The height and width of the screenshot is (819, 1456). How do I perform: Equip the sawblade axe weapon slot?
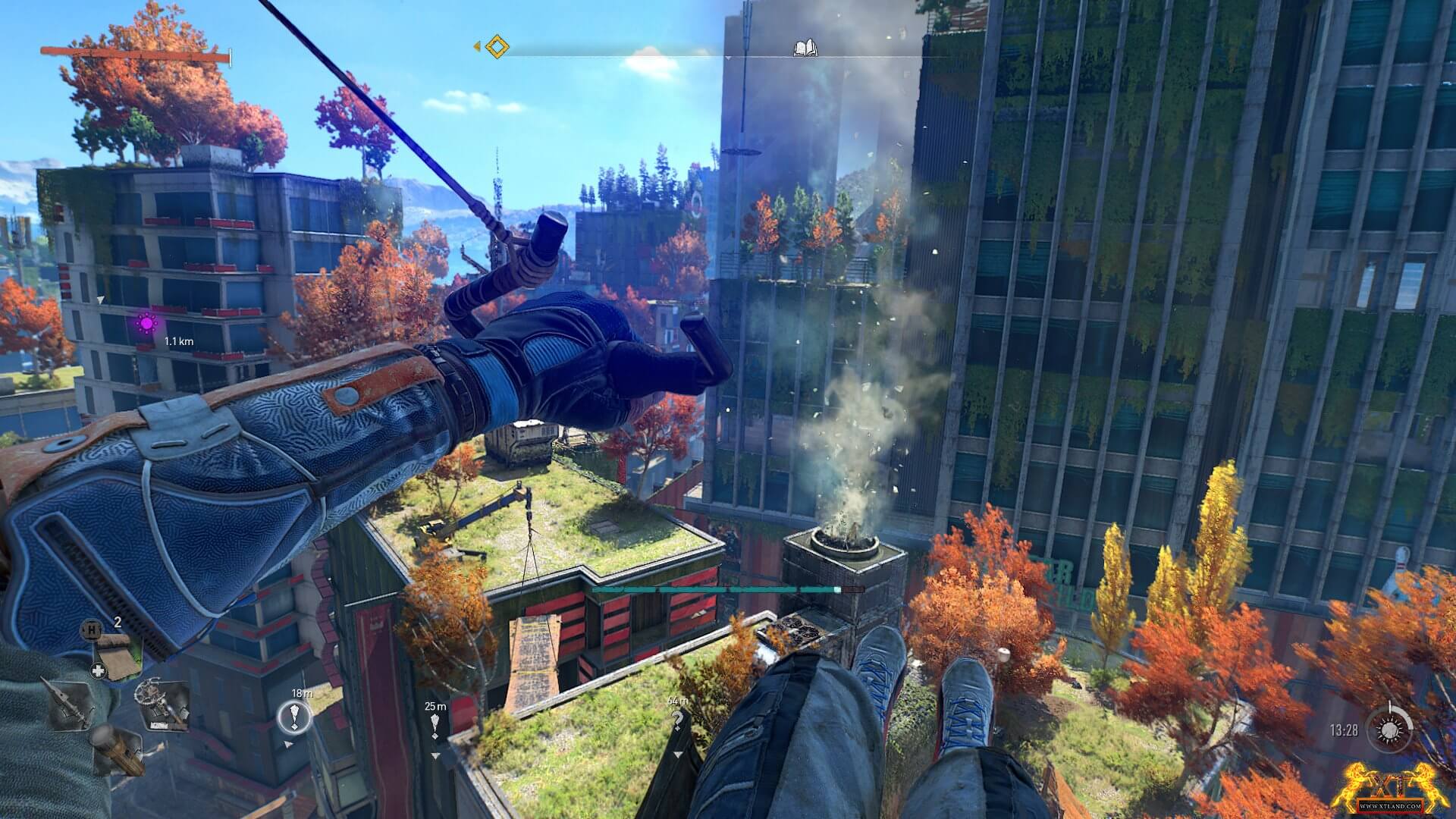click(162, 701)
